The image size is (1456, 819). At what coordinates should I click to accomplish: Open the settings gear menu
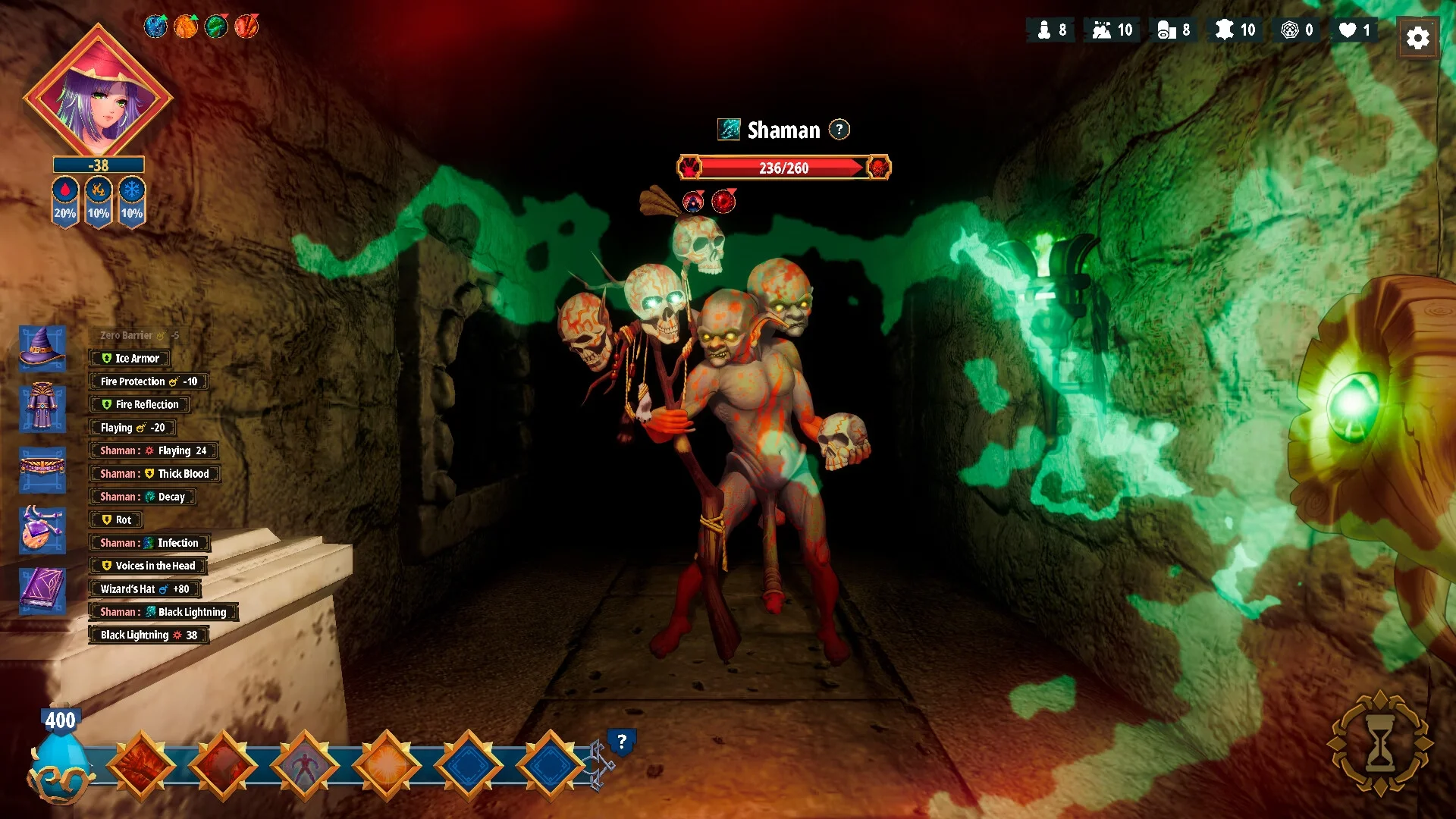pos(1417,37)
